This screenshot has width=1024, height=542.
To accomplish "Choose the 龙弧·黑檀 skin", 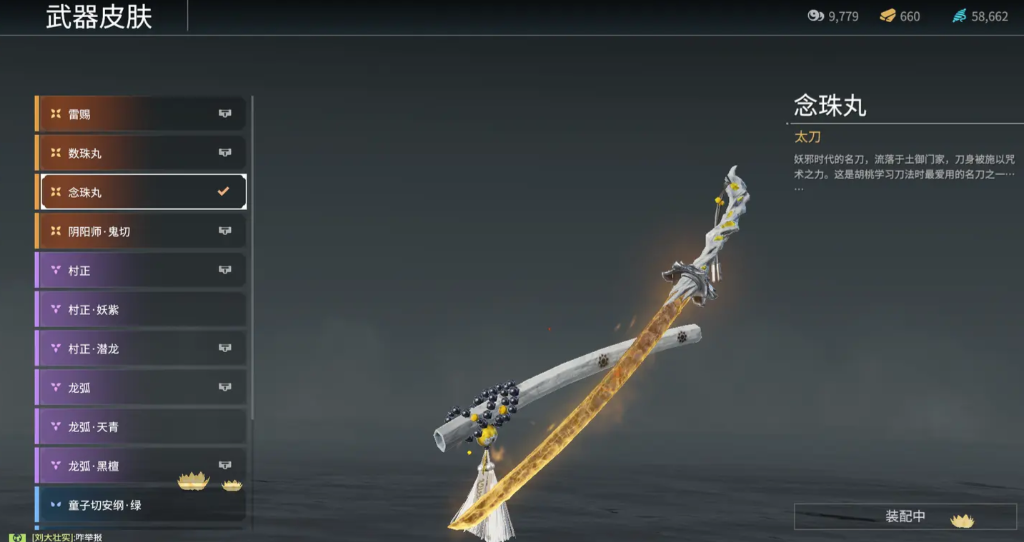I will pos(140,465).
